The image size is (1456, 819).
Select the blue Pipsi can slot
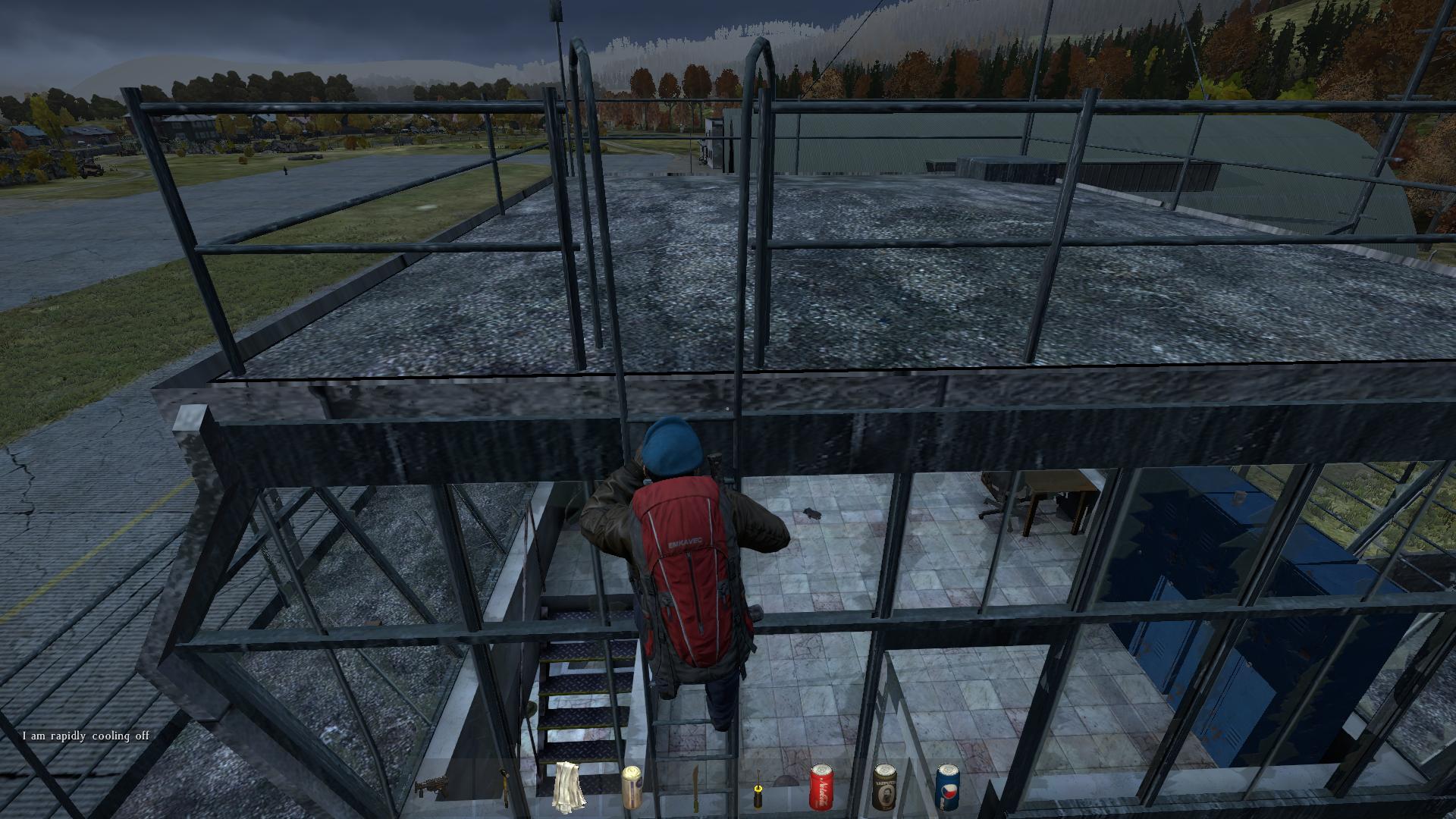pos(947,786)
